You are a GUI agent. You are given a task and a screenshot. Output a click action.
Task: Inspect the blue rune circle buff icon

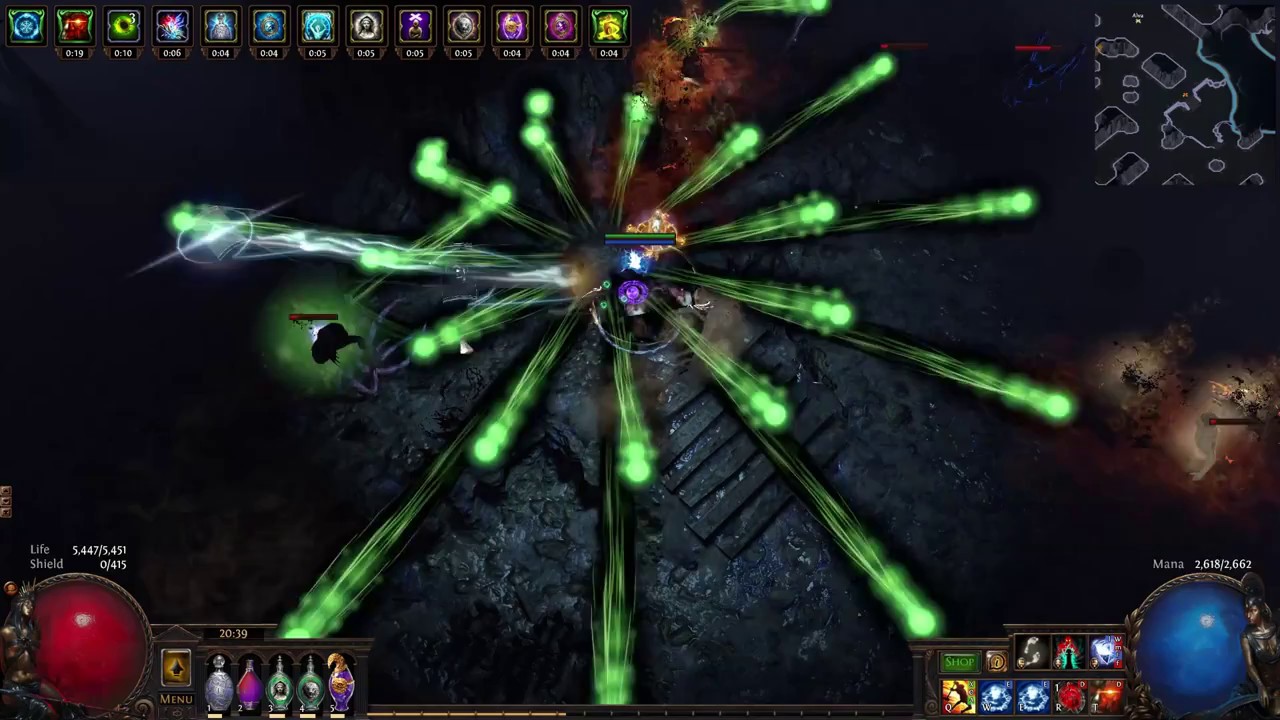[x=26, y=27]
